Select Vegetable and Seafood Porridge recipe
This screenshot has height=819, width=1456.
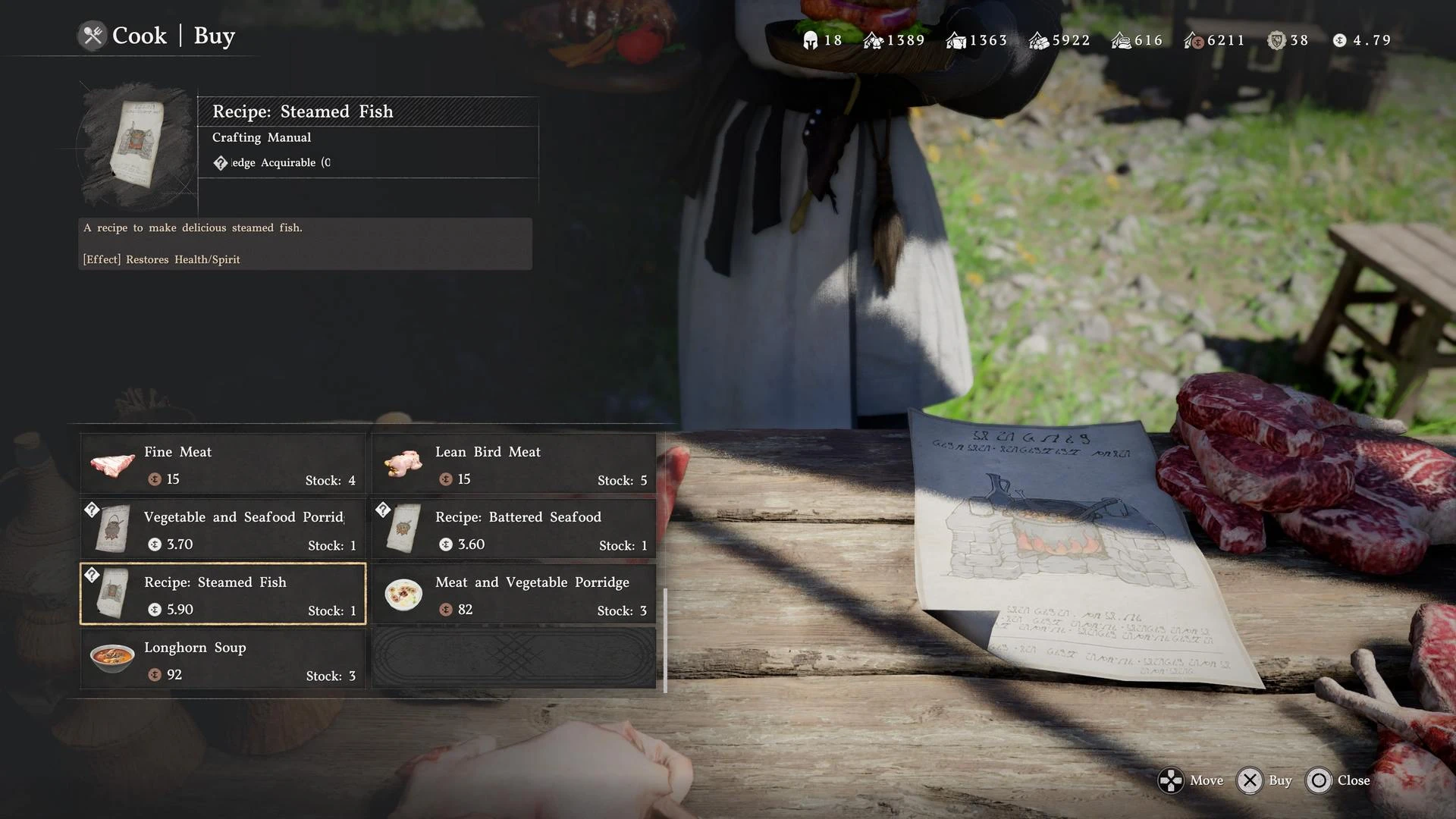pos(223,529)
